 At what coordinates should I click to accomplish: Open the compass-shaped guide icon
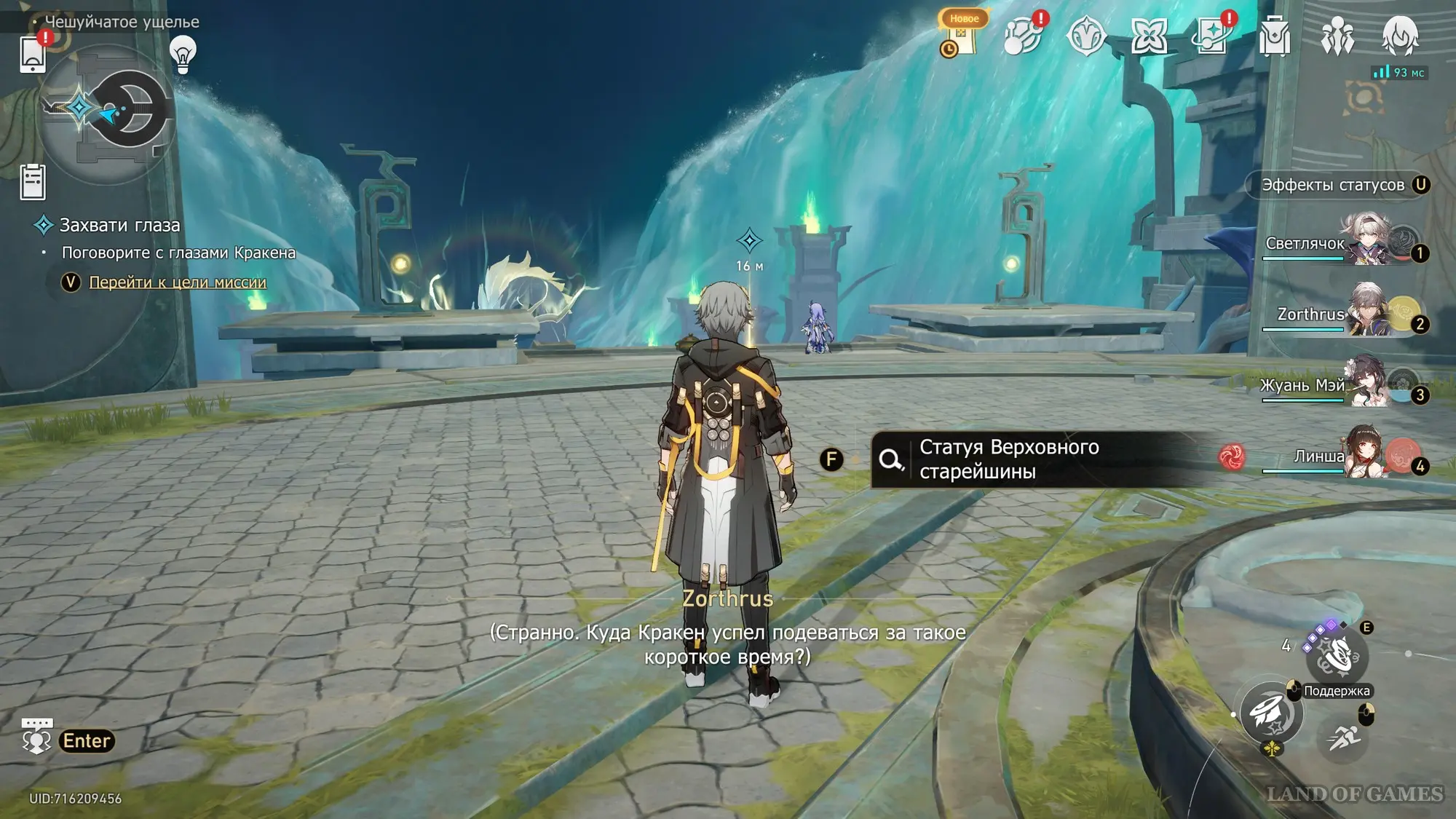[x=1085, y=36]
